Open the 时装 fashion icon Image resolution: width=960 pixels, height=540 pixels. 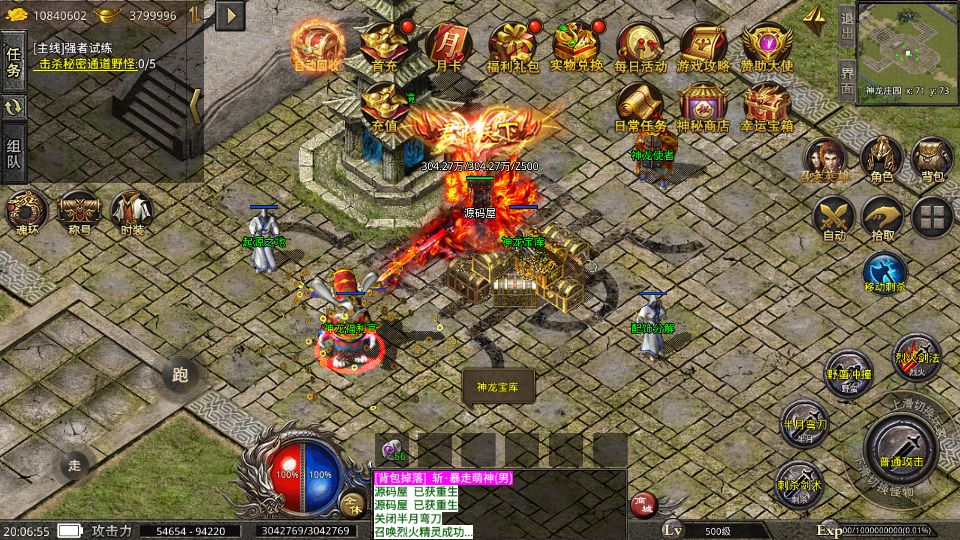131,211
